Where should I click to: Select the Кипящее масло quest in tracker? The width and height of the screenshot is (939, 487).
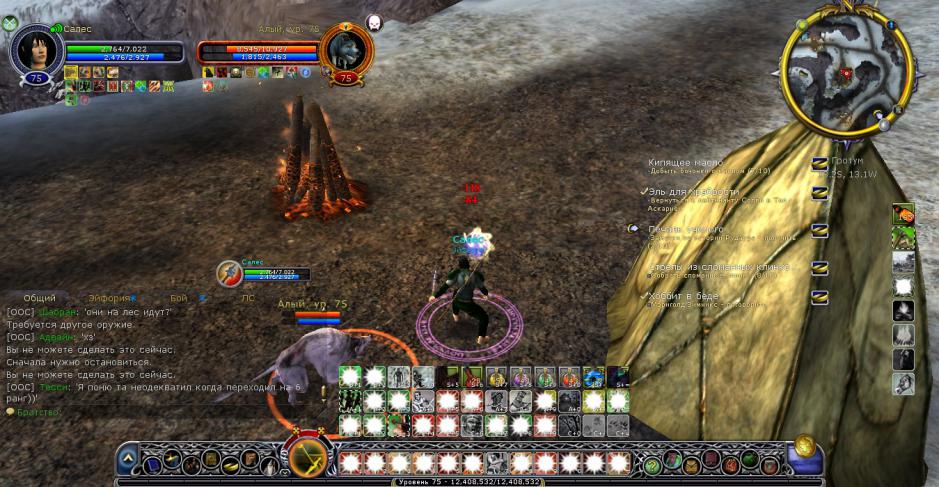[685, 162]
